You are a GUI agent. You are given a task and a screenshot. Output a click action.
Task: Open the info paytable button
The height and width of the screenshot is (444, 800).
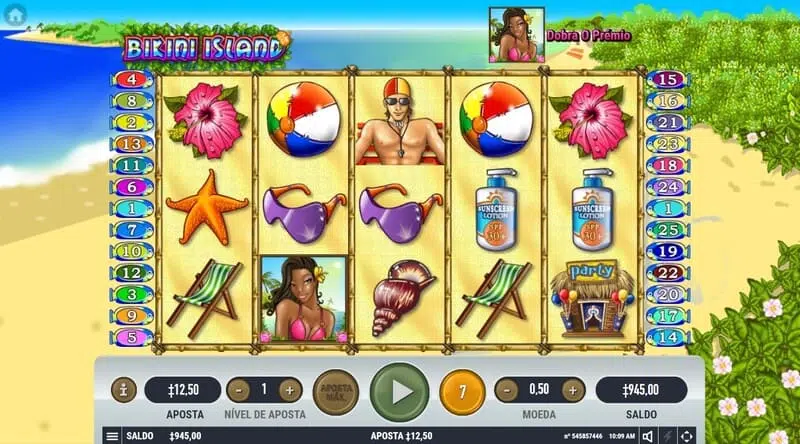pos(123,390)
